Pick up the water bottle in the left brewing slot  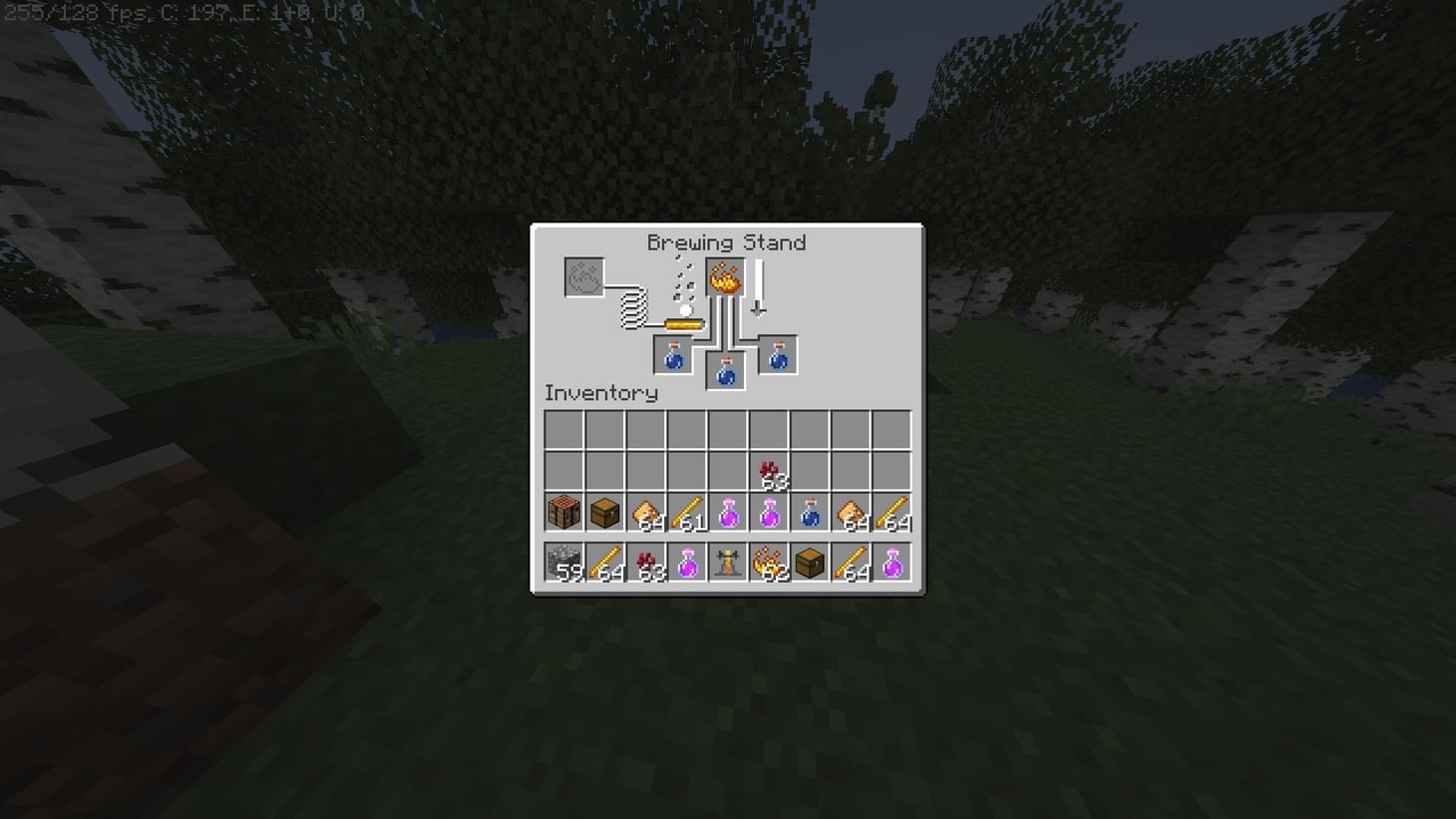[x=673, y=356]
